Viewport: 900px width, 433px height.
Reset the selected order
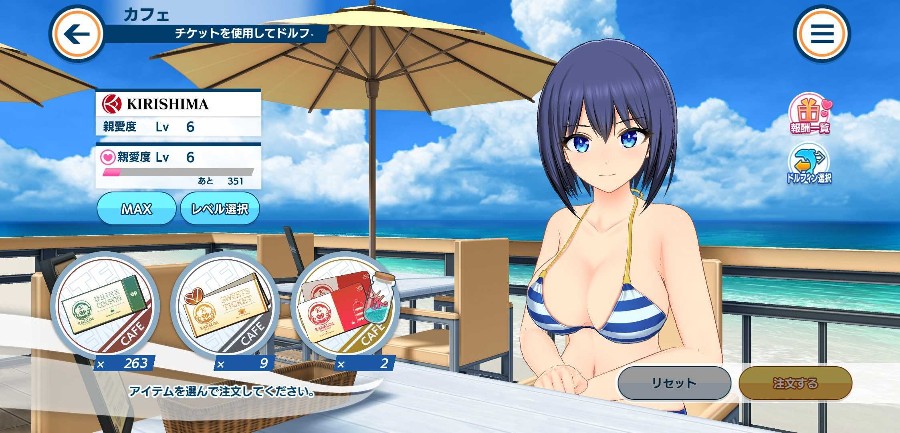pyautogui.click(x=674, y=383)
